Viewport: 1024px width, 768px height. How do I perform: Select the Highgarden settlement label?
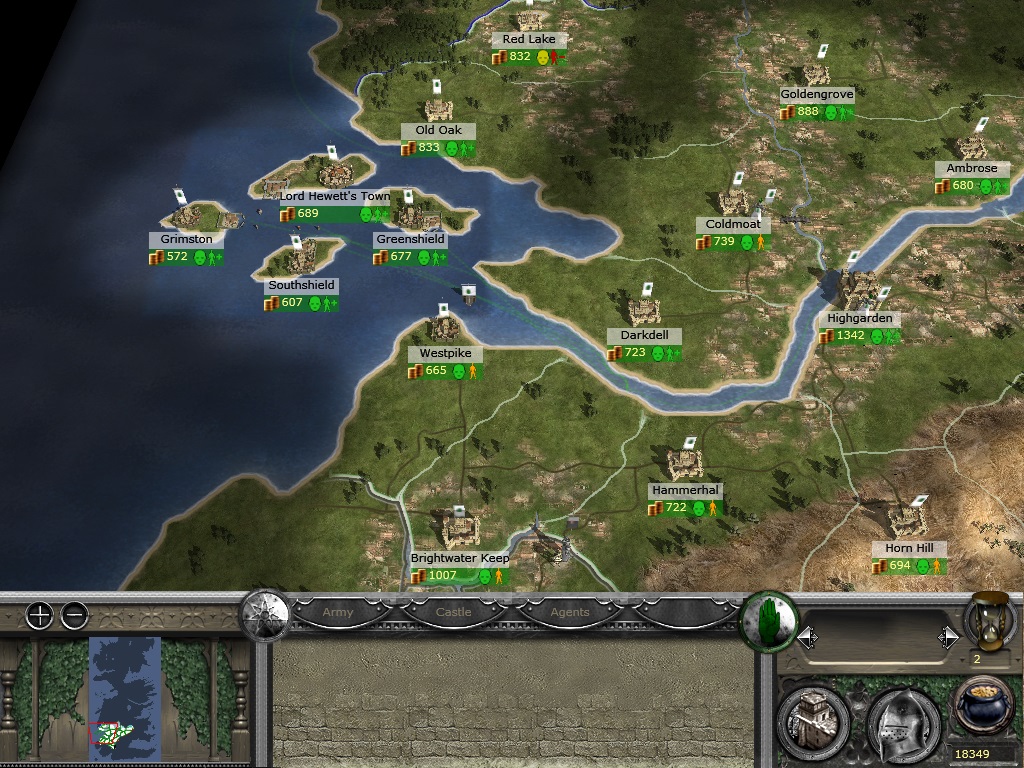(859, 319)
